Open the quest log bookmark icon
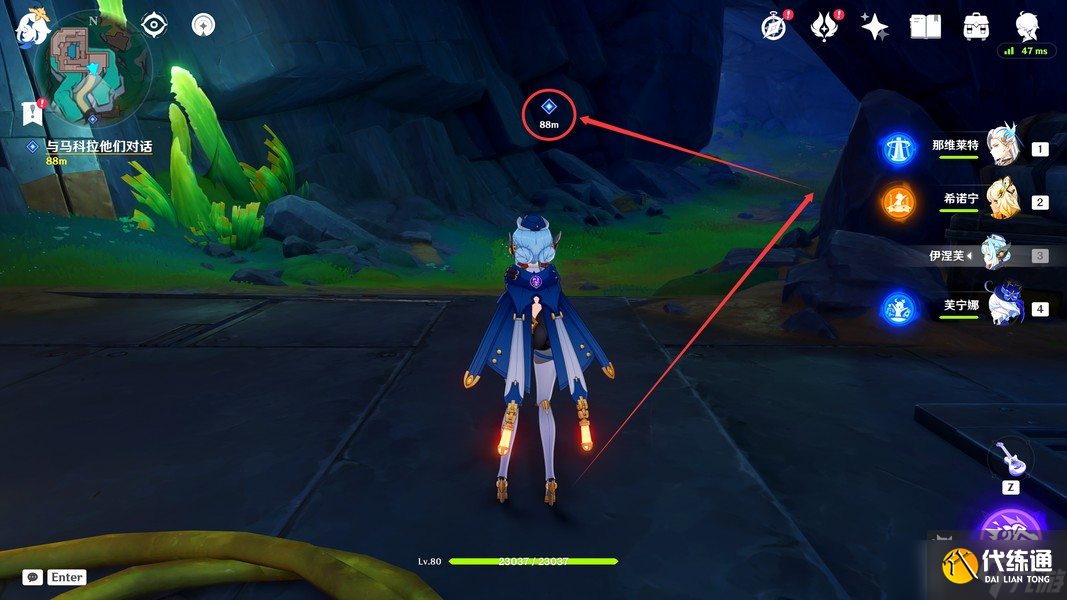 point(31,112)
